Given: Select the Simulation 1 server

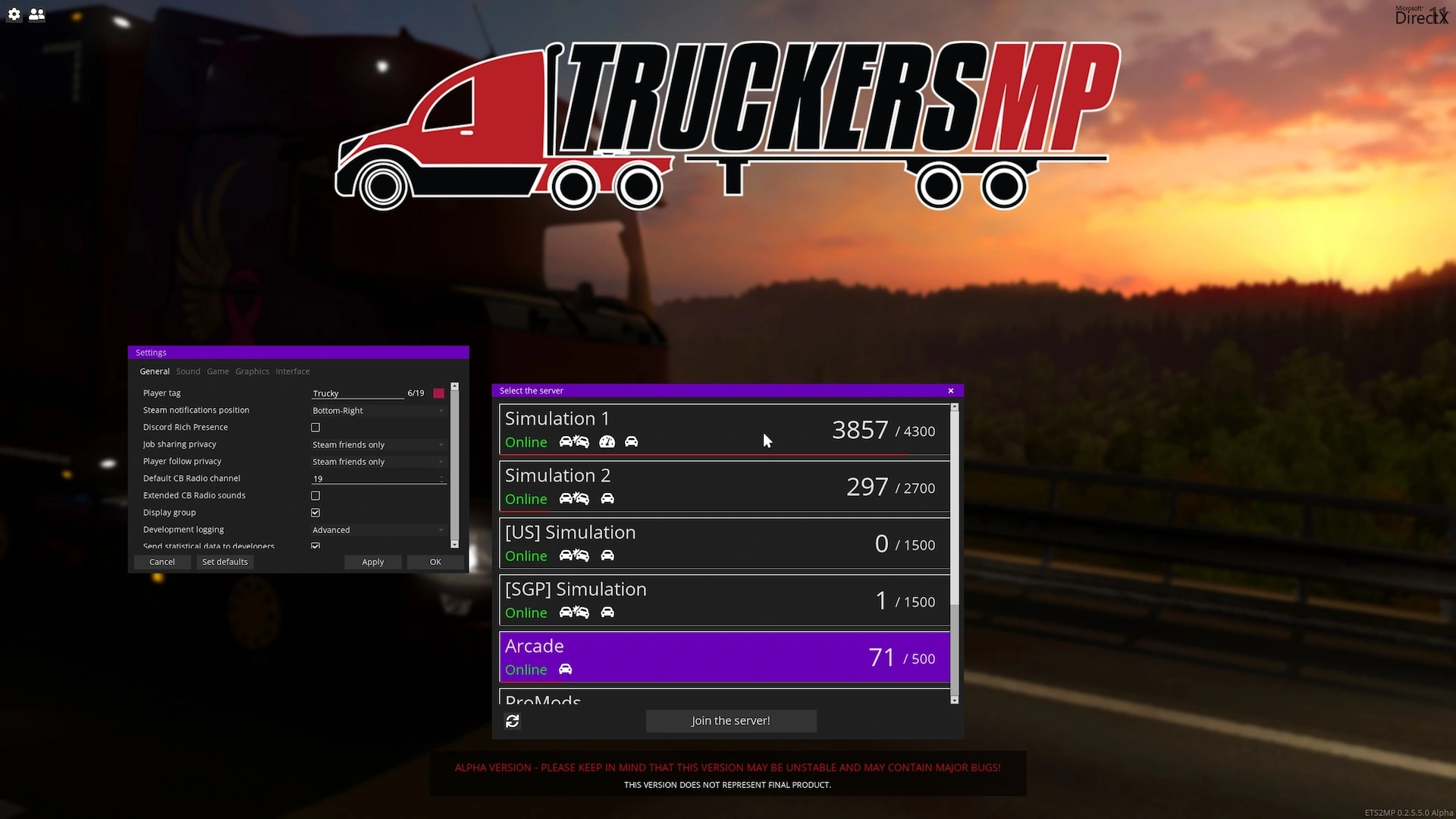Looking at the screenshot, I should tap(723, 429).
